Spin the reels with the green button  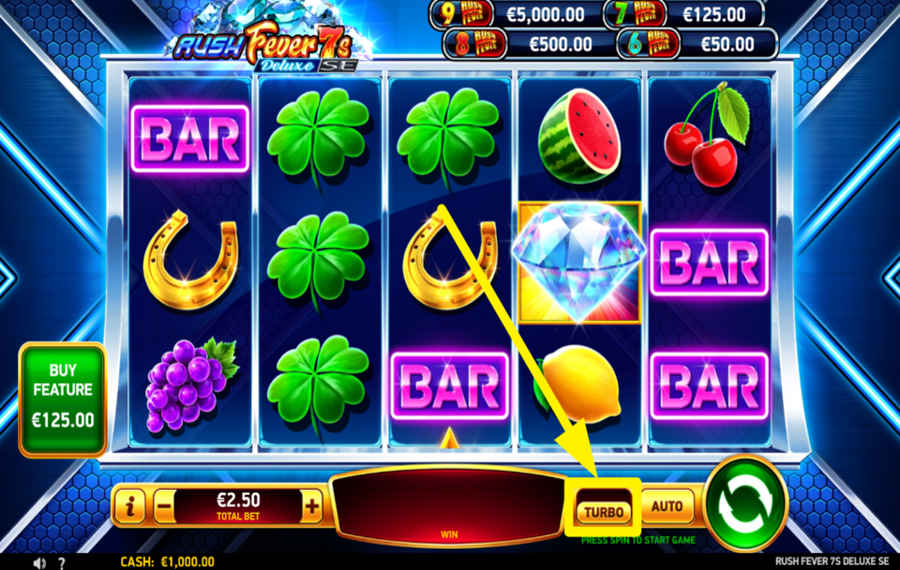[x=745, y=502]
